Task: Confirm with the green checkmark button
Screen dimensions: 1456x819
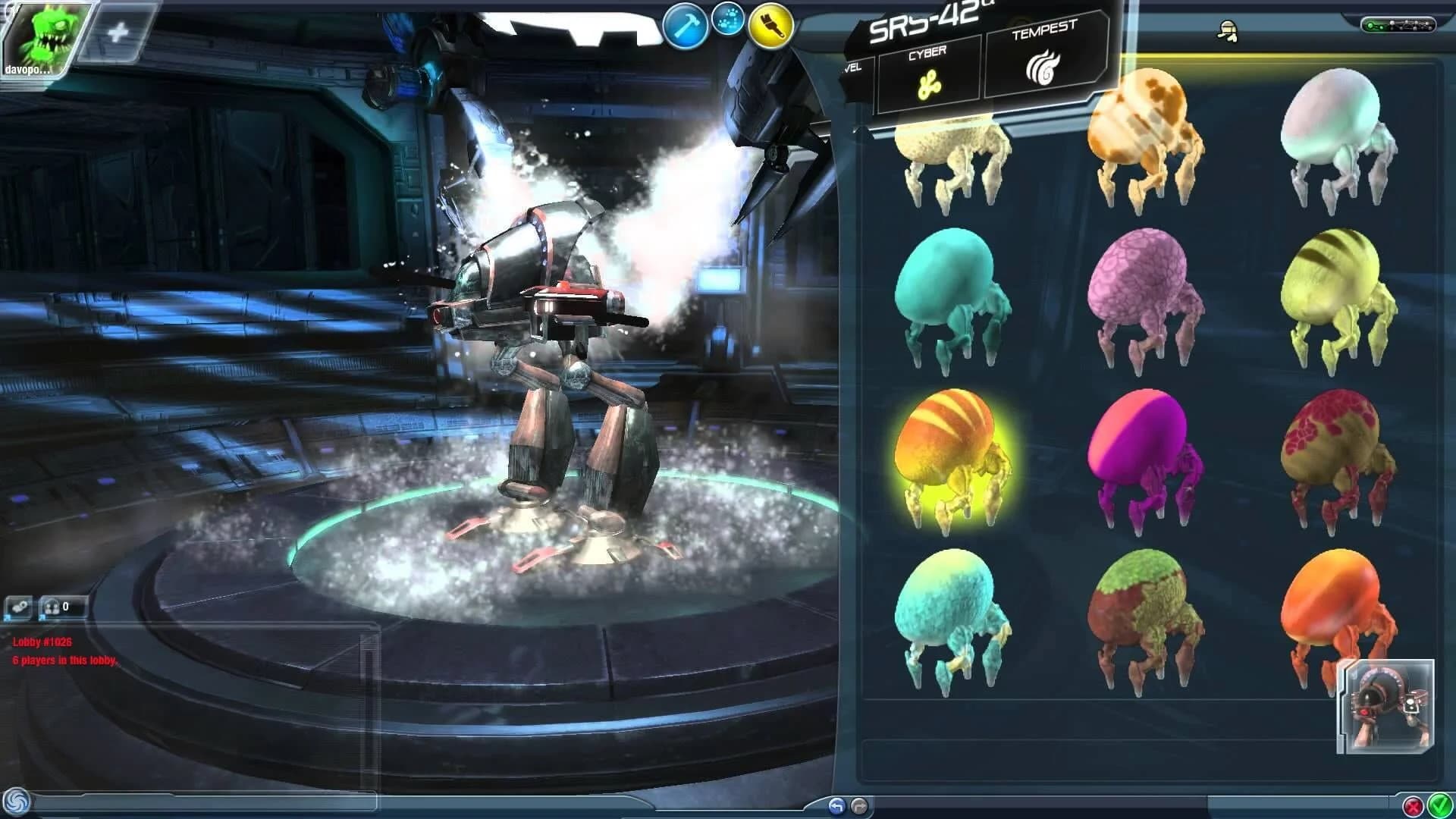Action: [1439, 805]
